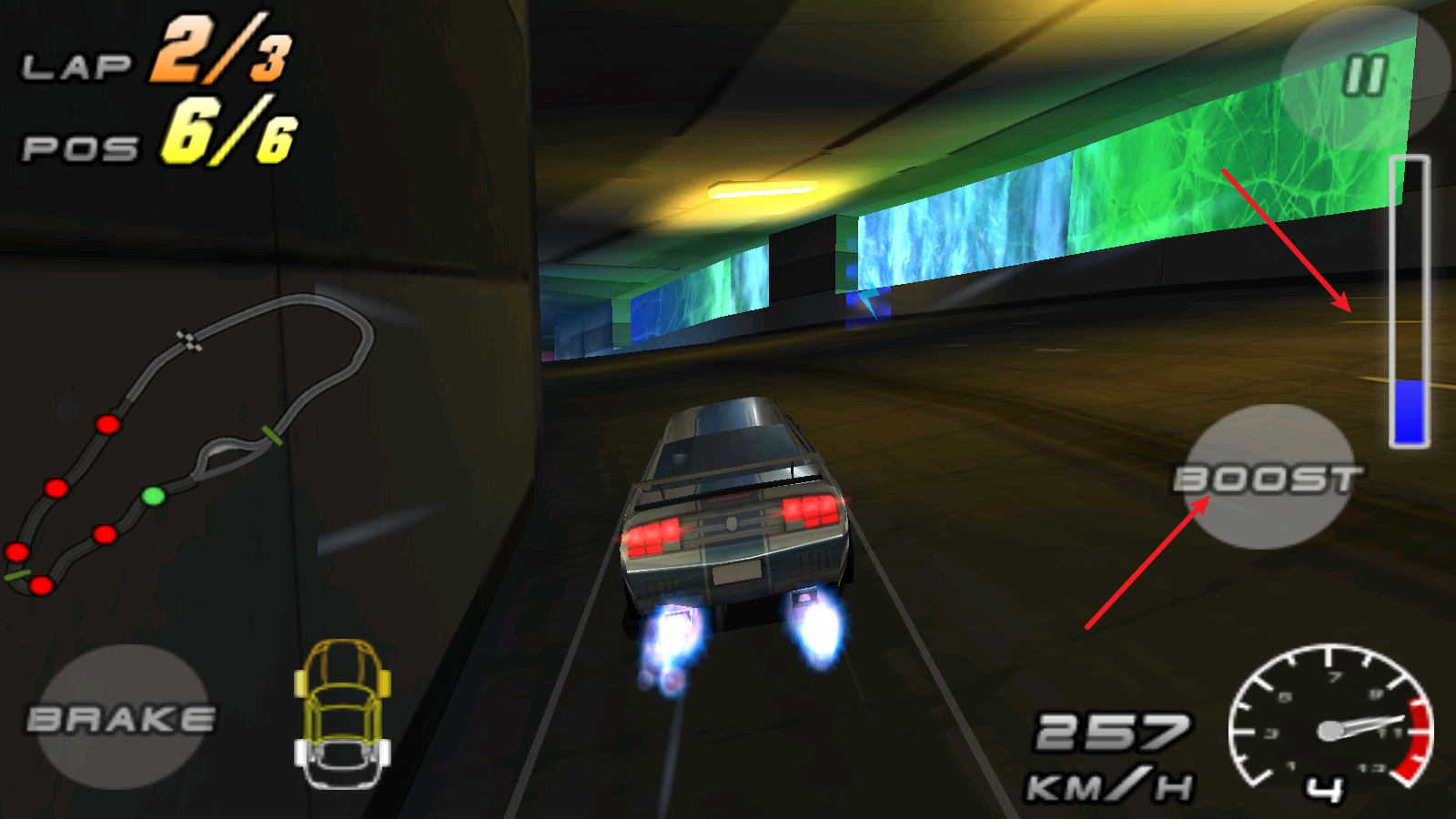Screen dimensions: 1456x819
Task: Tap the yellow car damage indicator
Action: (x=341, y=714)
